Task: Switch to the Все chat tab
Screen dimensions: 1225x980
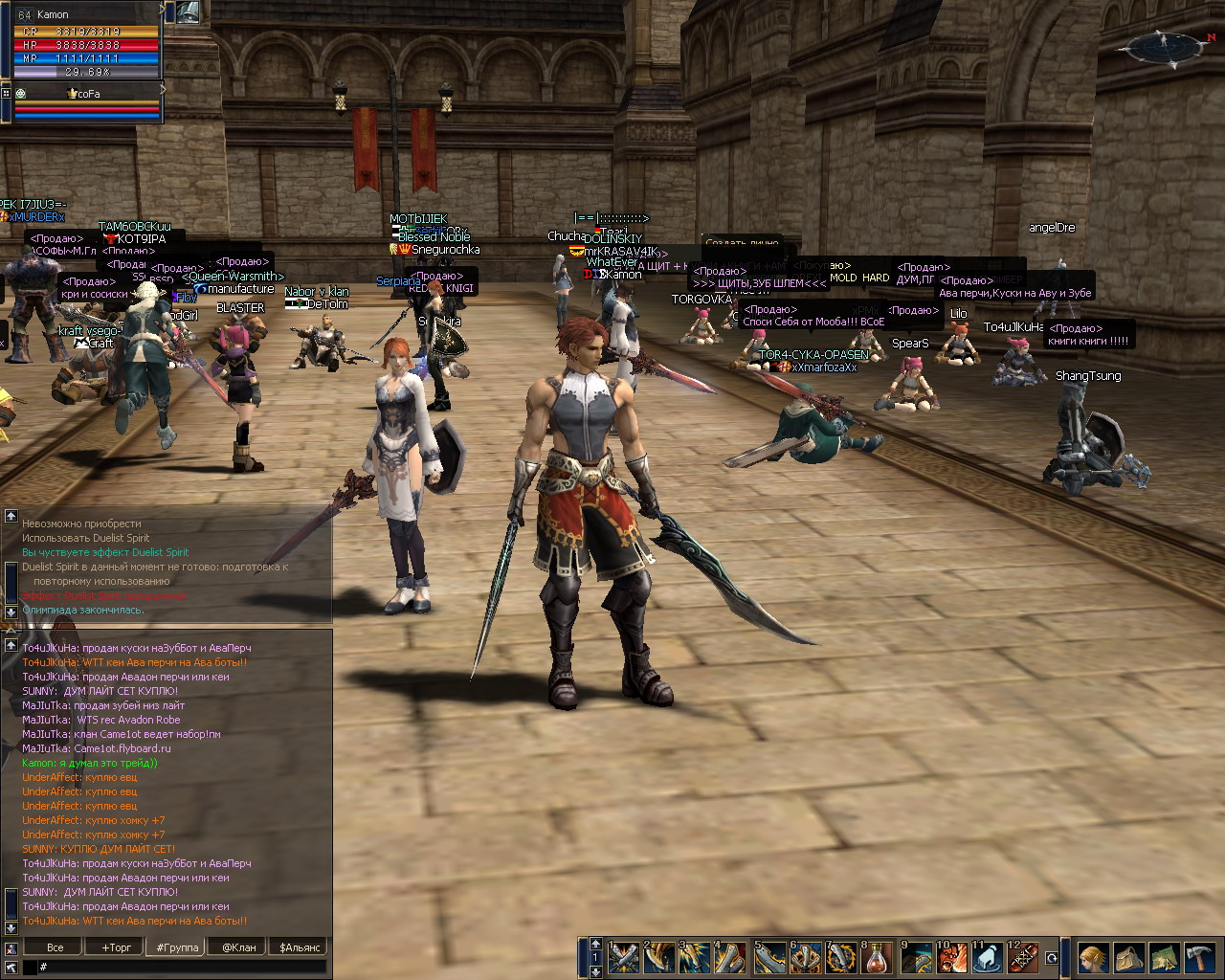Action: pos(56,947)
